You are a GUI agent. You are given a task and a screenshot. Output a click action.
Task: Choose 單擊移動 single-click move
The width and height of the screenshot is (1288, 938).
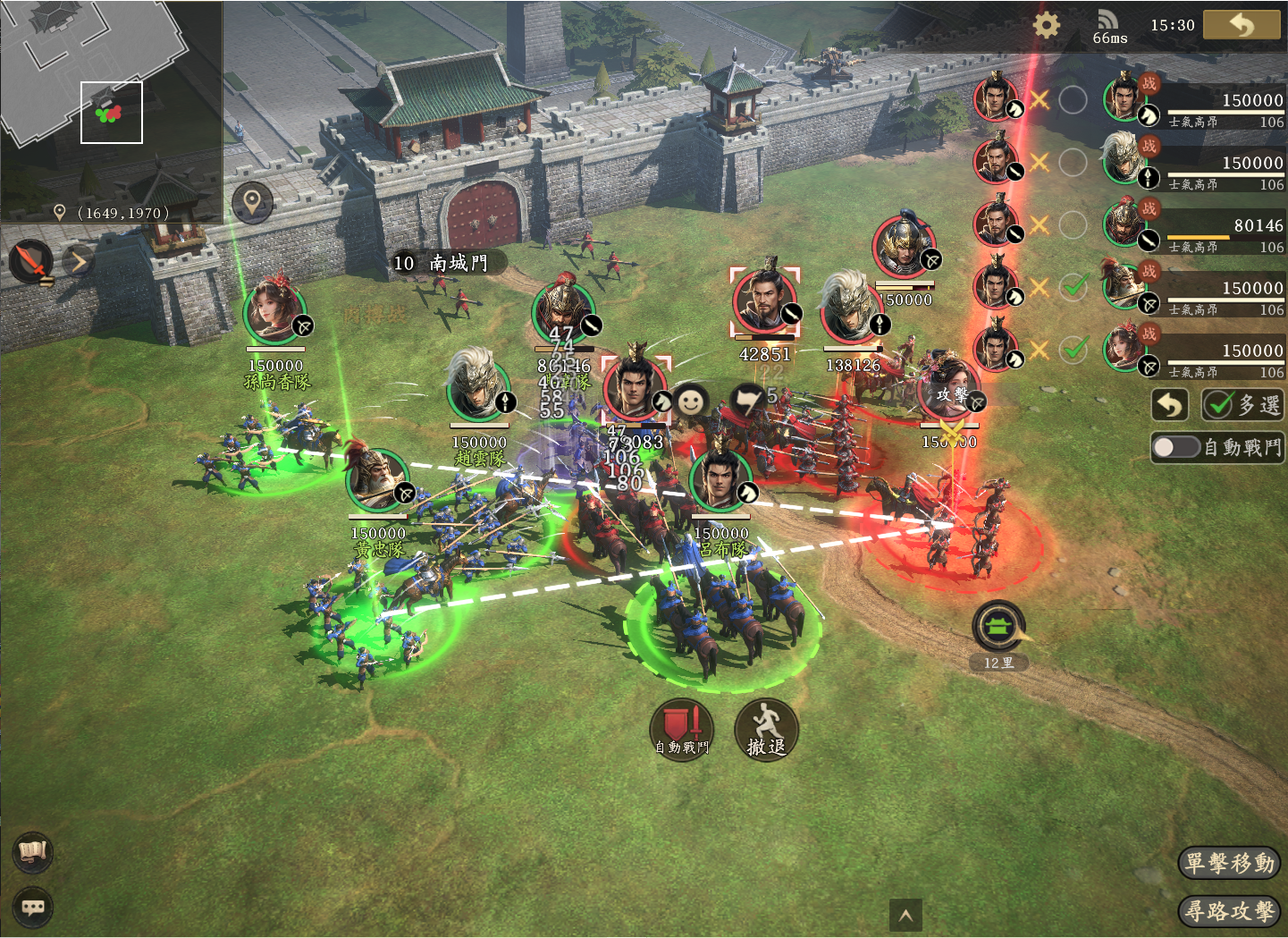(1229, 863)
